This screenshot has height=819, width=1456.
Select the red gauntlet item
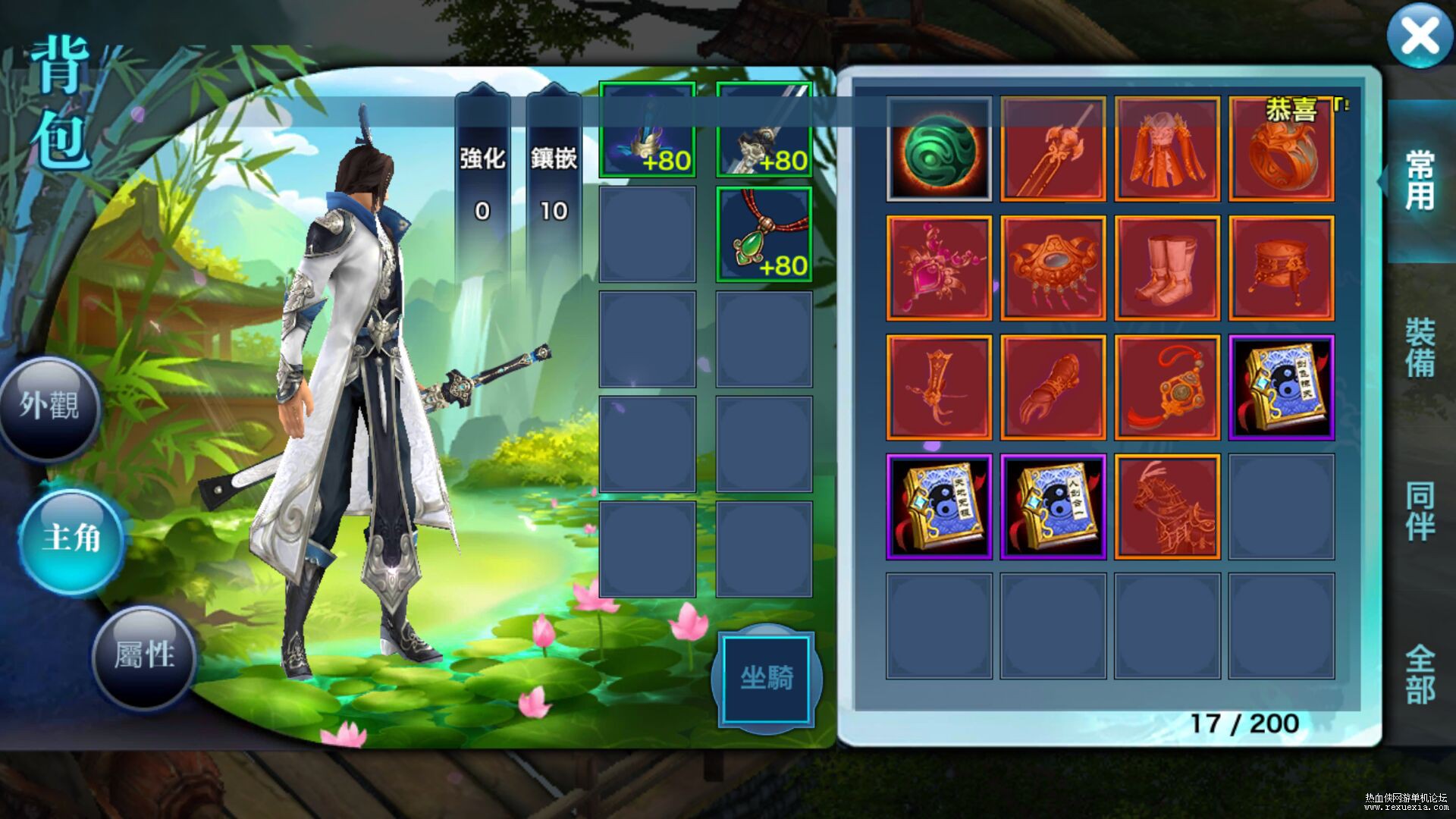pos(1053,388)
